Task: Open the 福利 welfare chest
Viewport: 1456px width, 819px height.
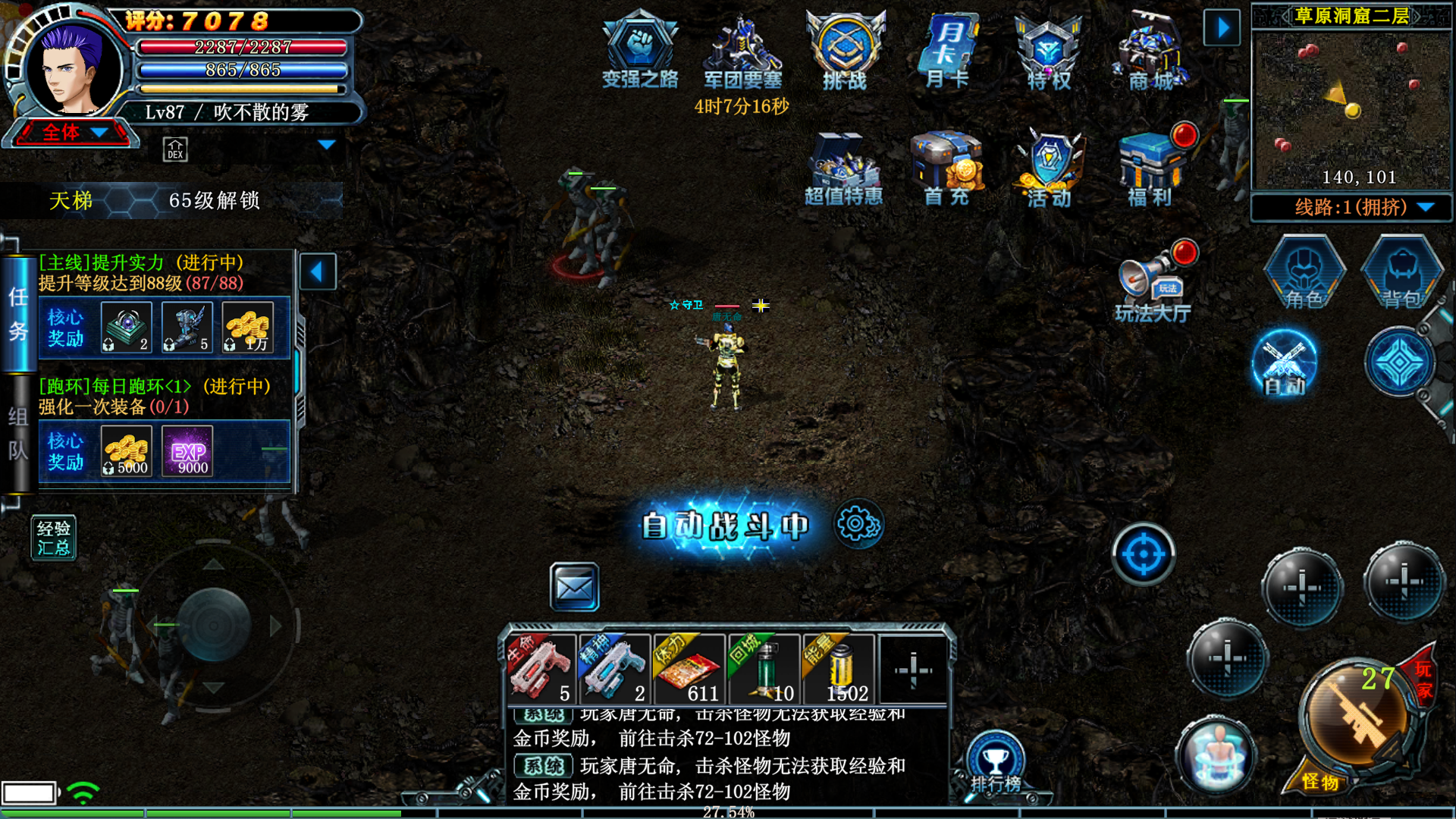Action: click(x=1150, y=167)
